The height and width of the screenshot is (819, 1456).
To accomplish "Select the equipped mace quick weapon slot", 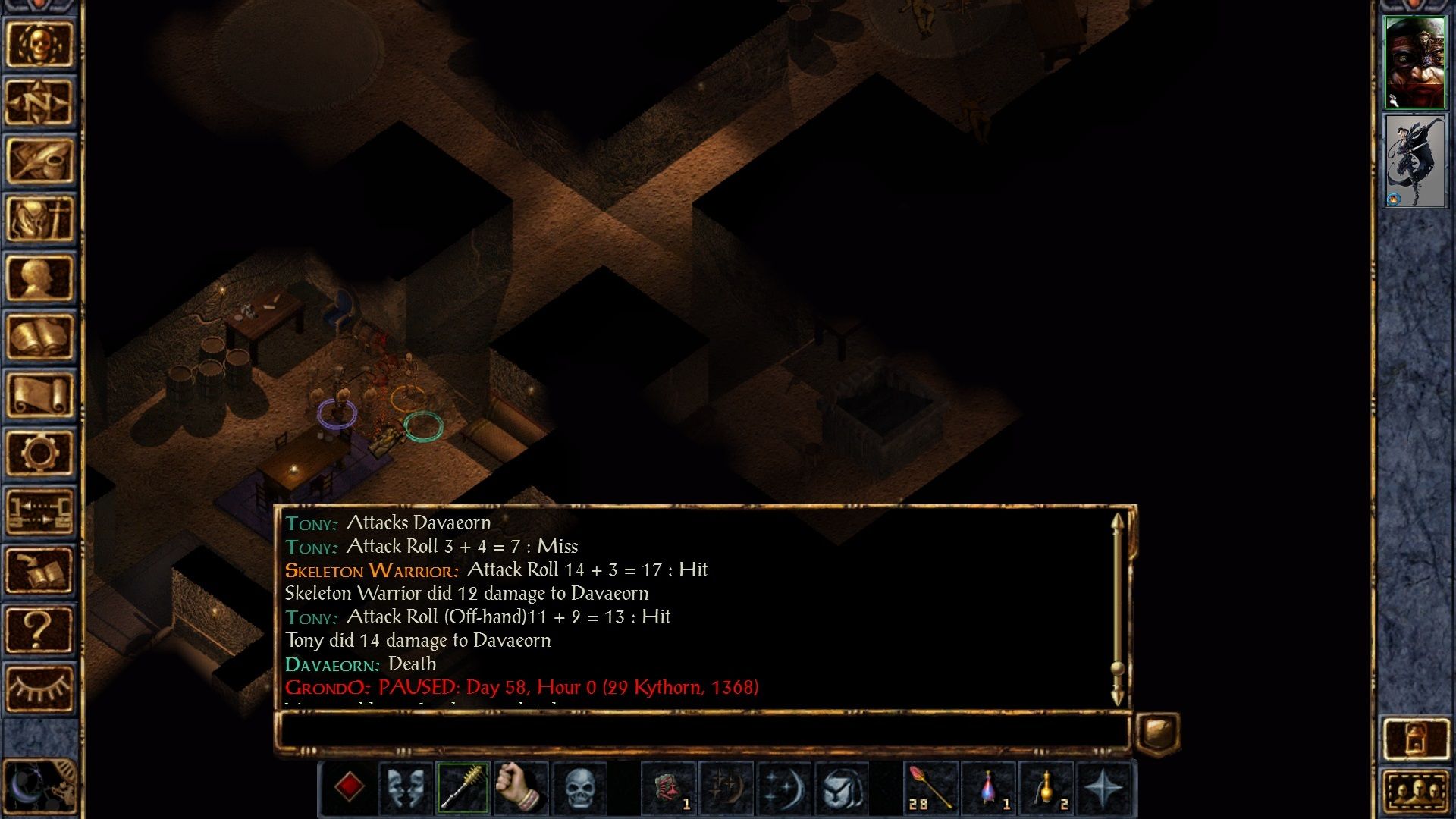I will pos(462,789).
